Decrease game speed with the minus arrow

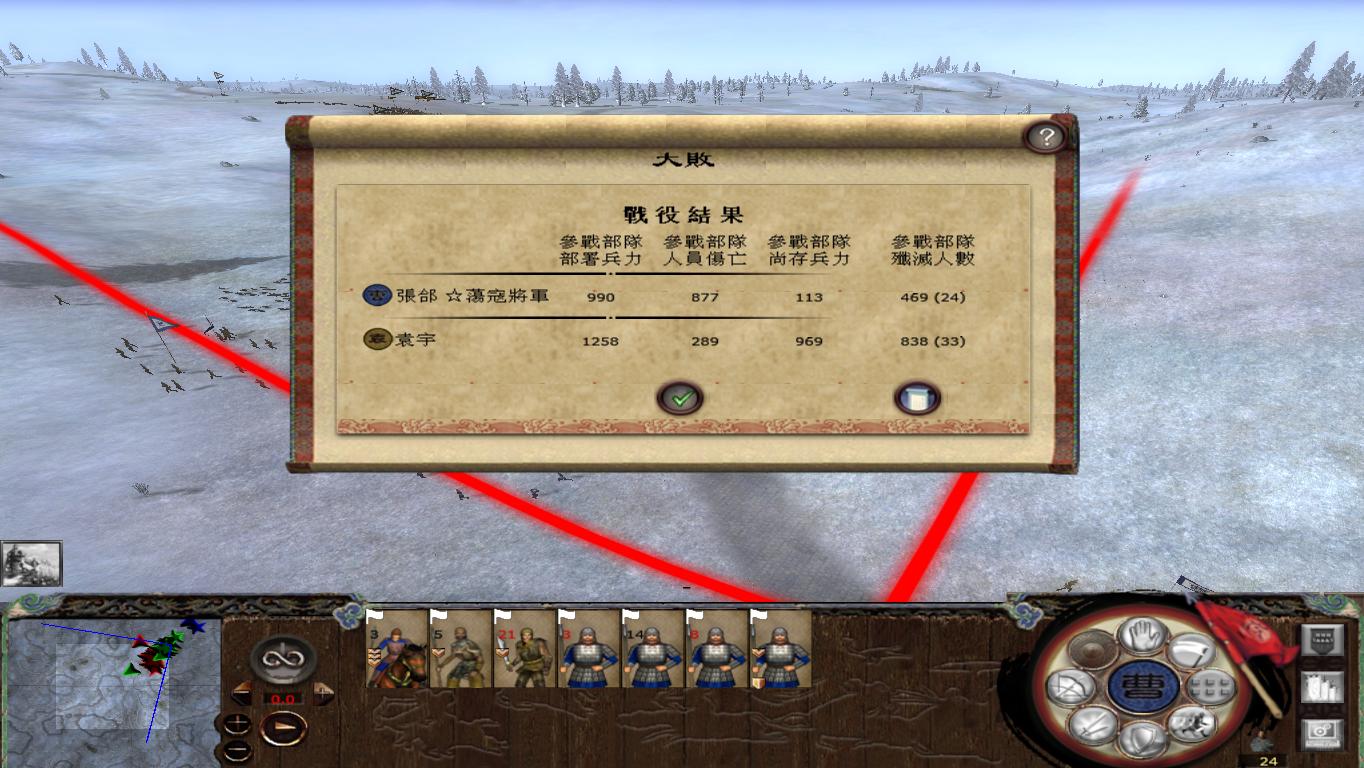[x=242, y=693]
